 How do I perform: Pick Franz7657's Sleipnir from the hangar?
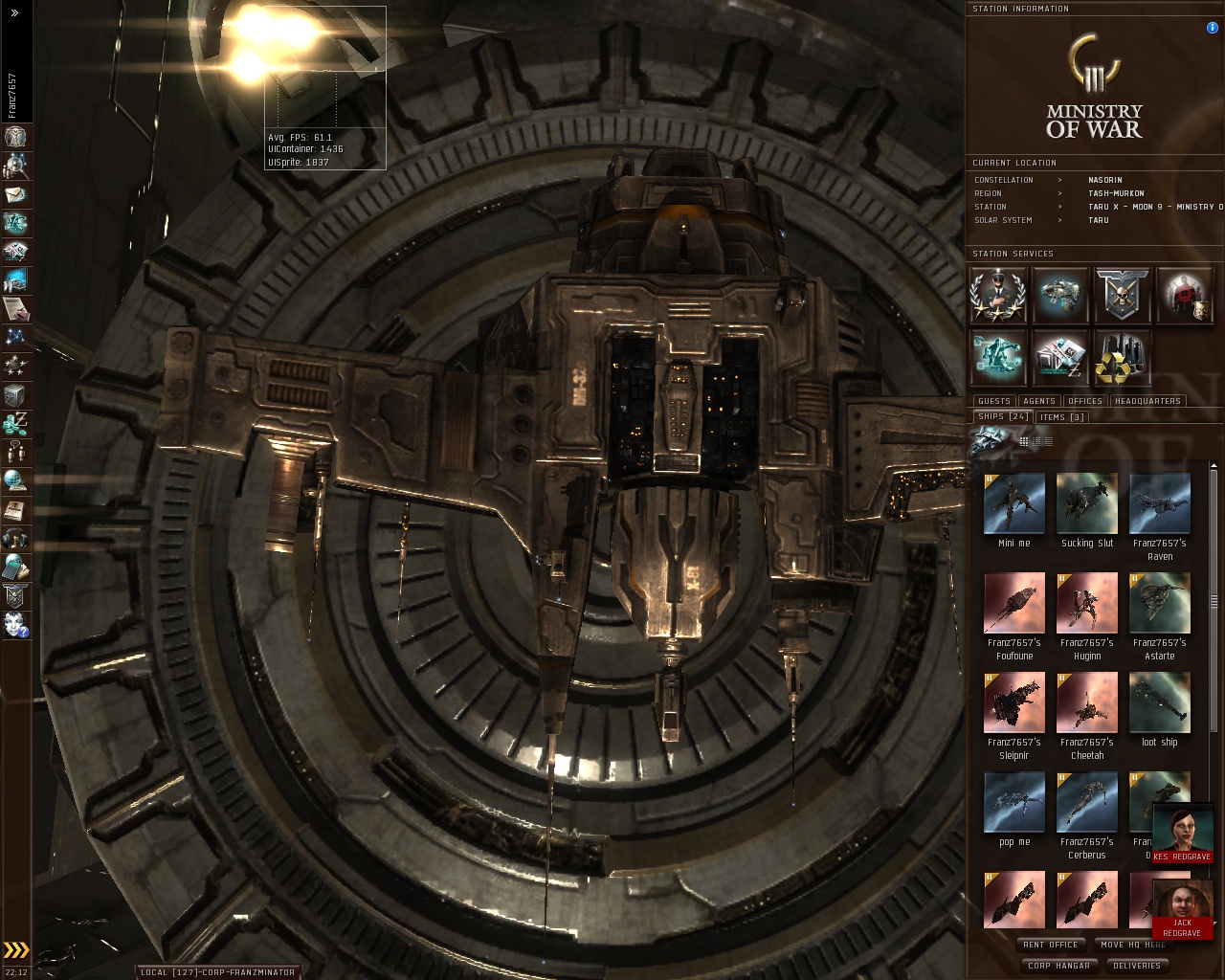(1013, 702)
